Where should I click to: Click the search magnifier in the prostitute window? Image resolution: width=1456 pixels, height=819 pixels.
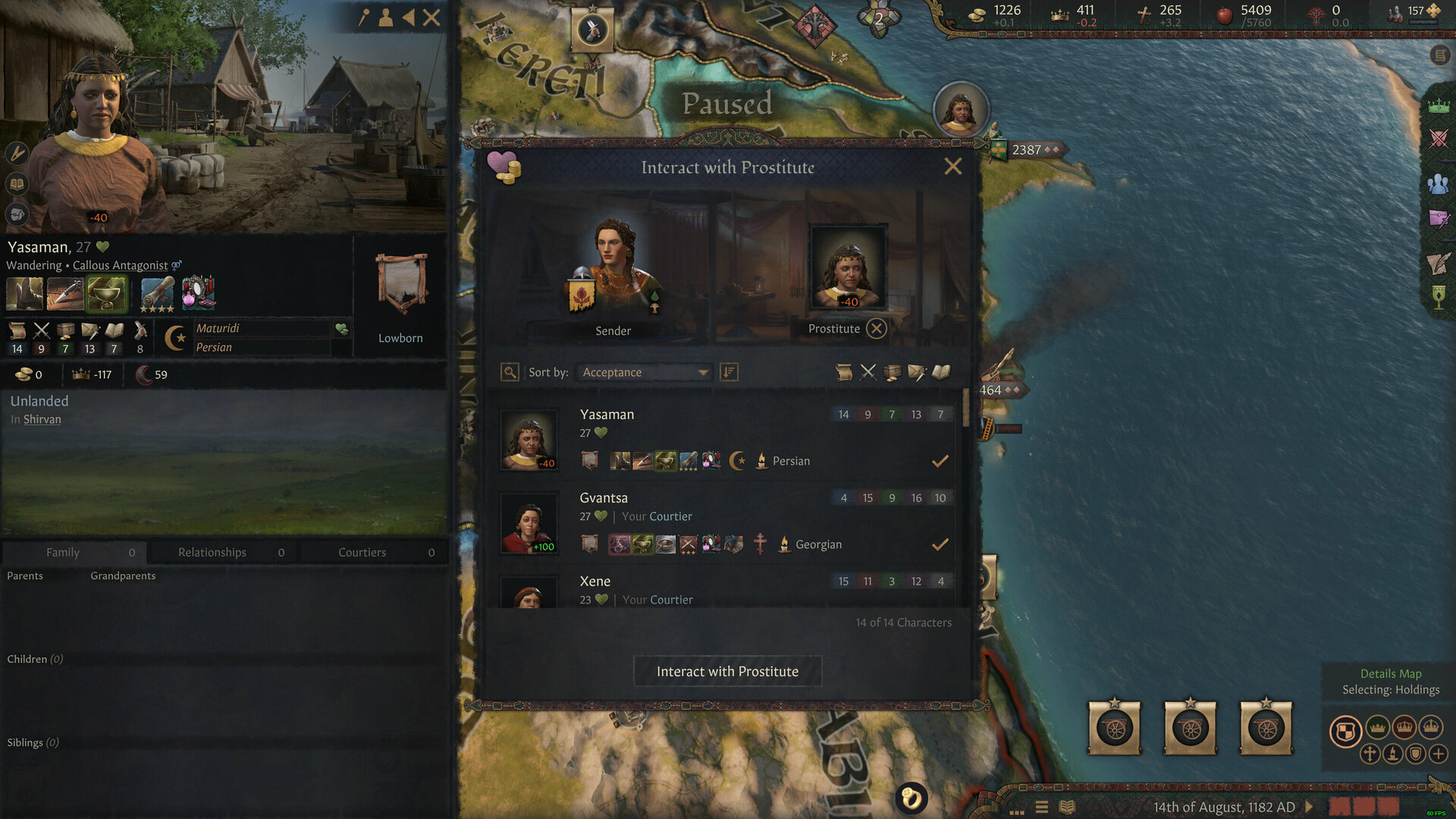coord(510,372)
